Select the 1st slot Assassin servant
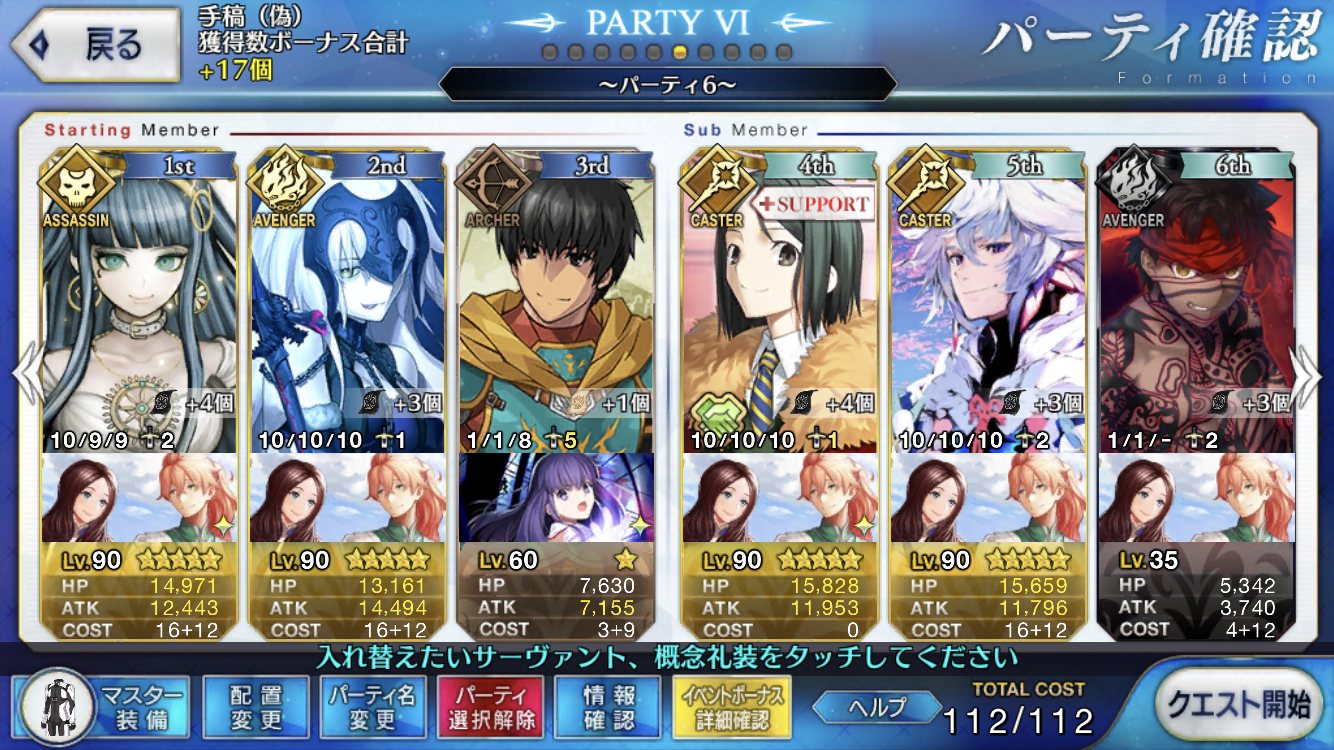 [140, 300]
